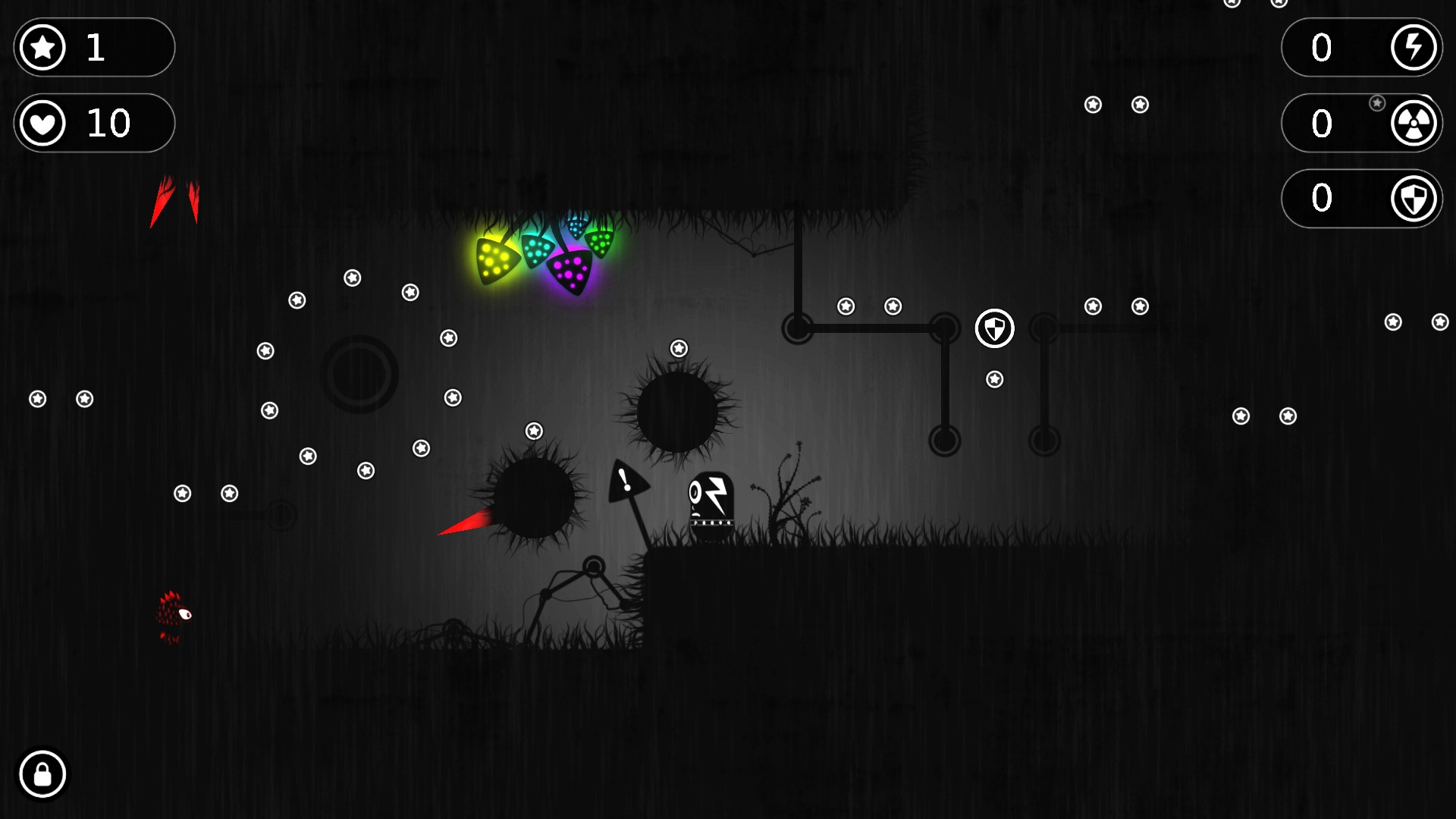Click the star score icon

point(42,47)
